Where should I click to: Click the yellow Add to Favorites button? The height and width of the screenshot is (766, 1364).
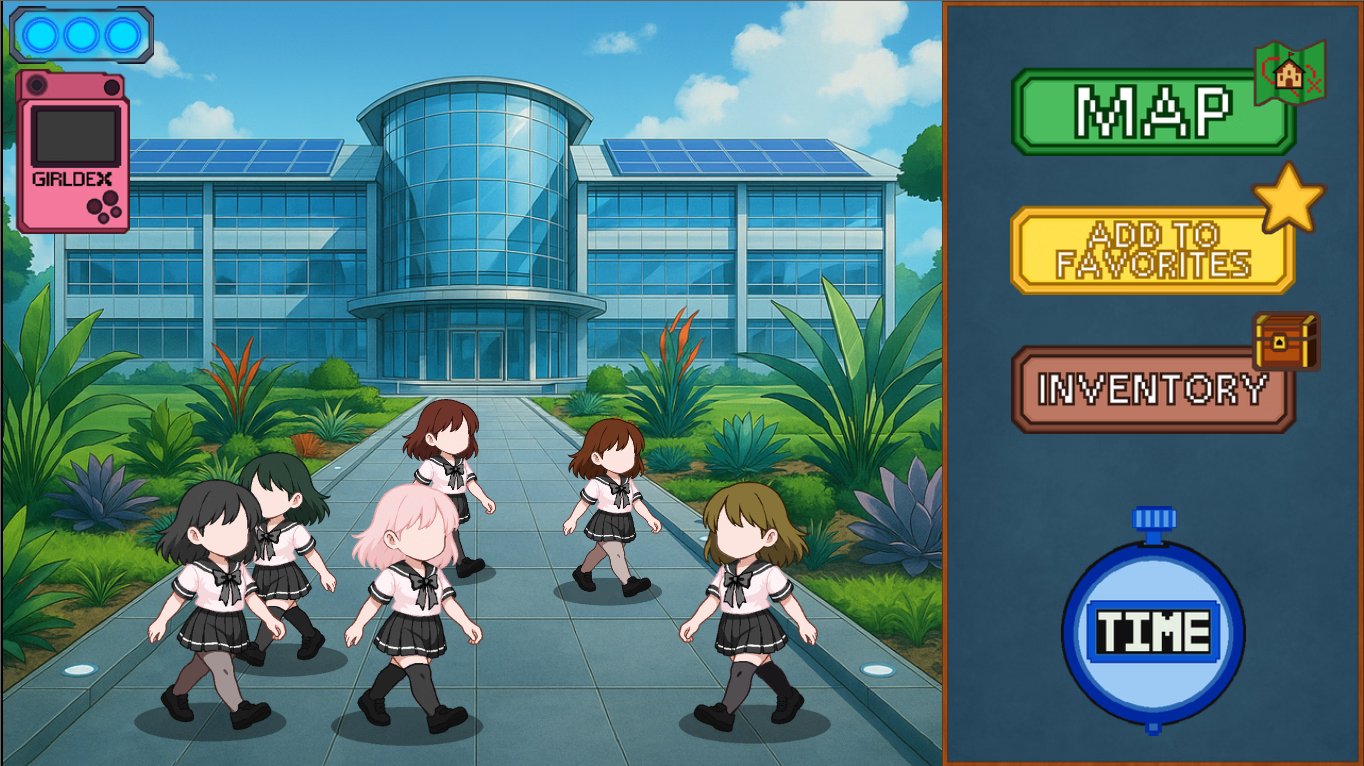point(1152,250)
